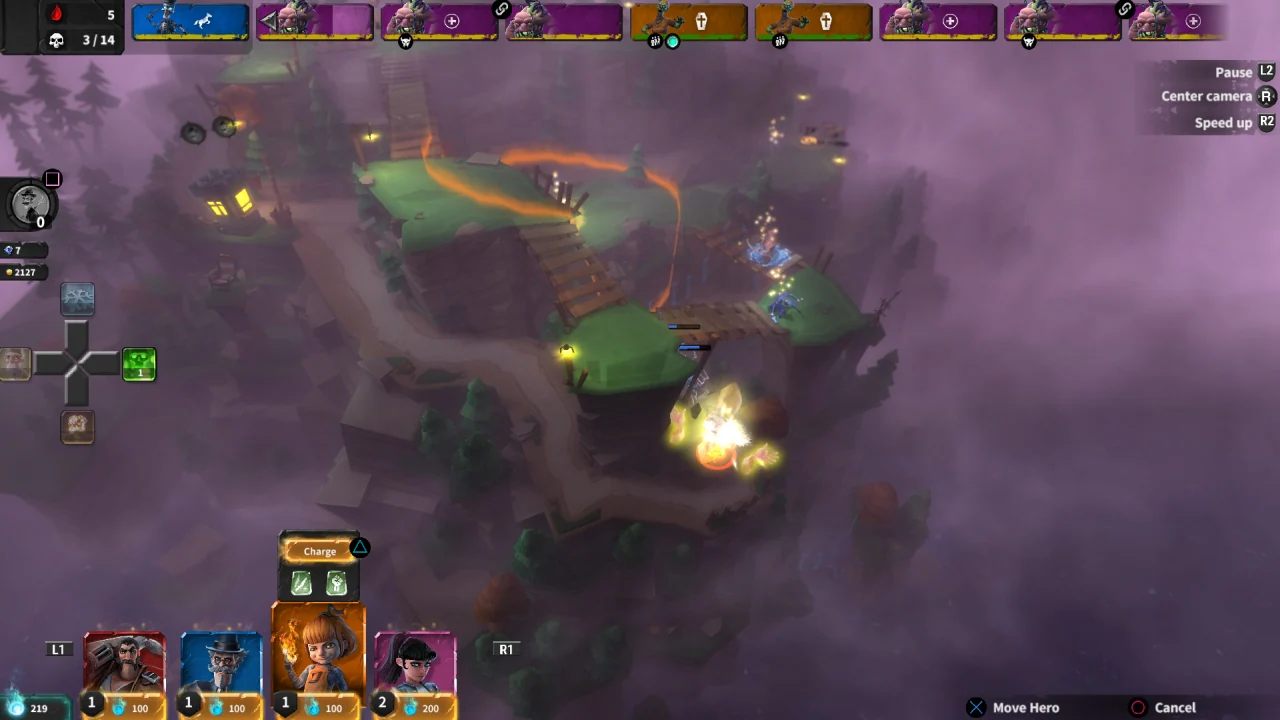
Task: Toggle the green sword ability above the fire hero
Action: 302,584
